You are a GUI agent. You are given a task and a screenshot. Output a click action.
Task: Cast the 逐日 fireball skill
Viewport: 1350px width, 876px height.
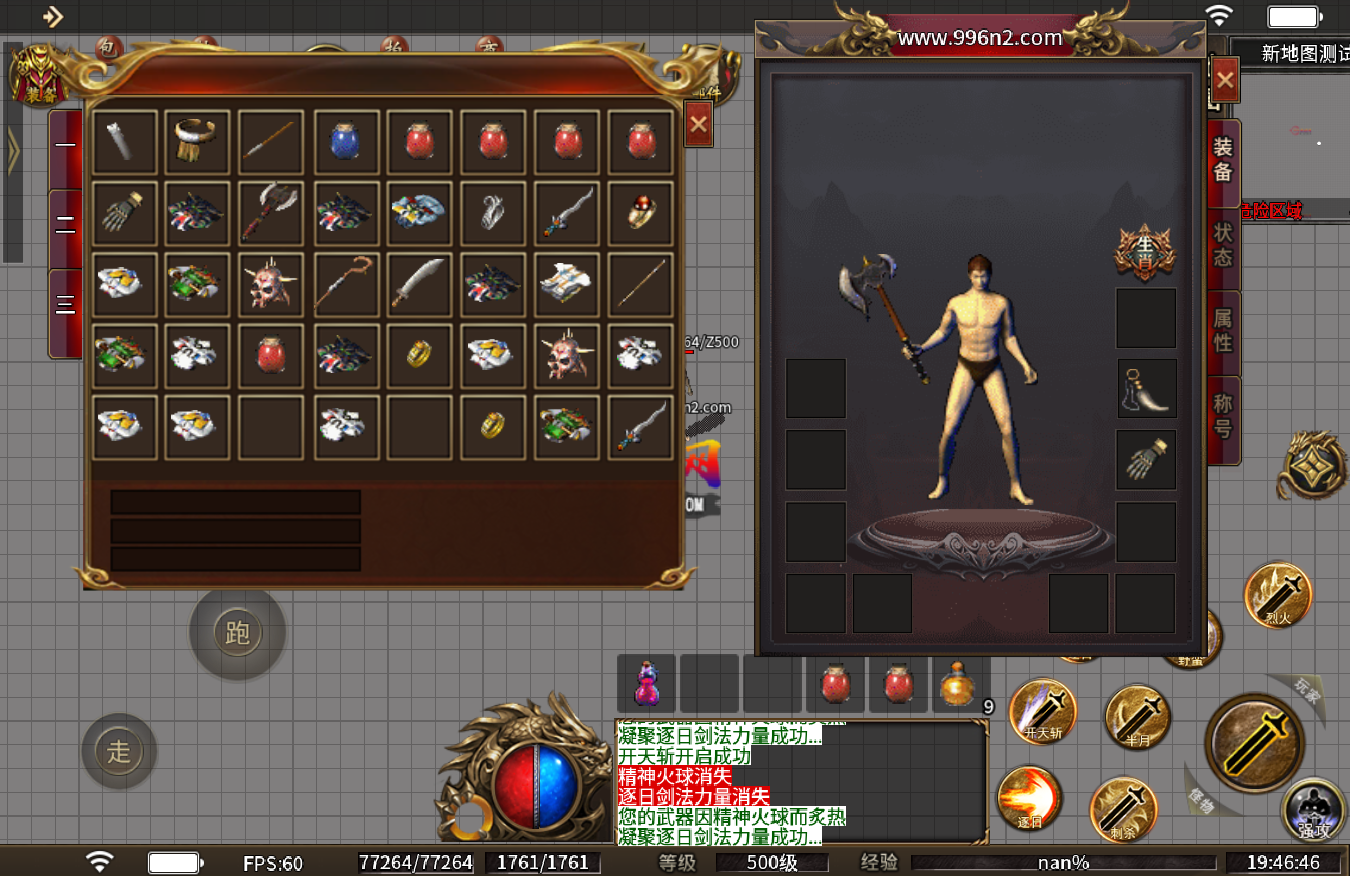tap(1029, 799)
